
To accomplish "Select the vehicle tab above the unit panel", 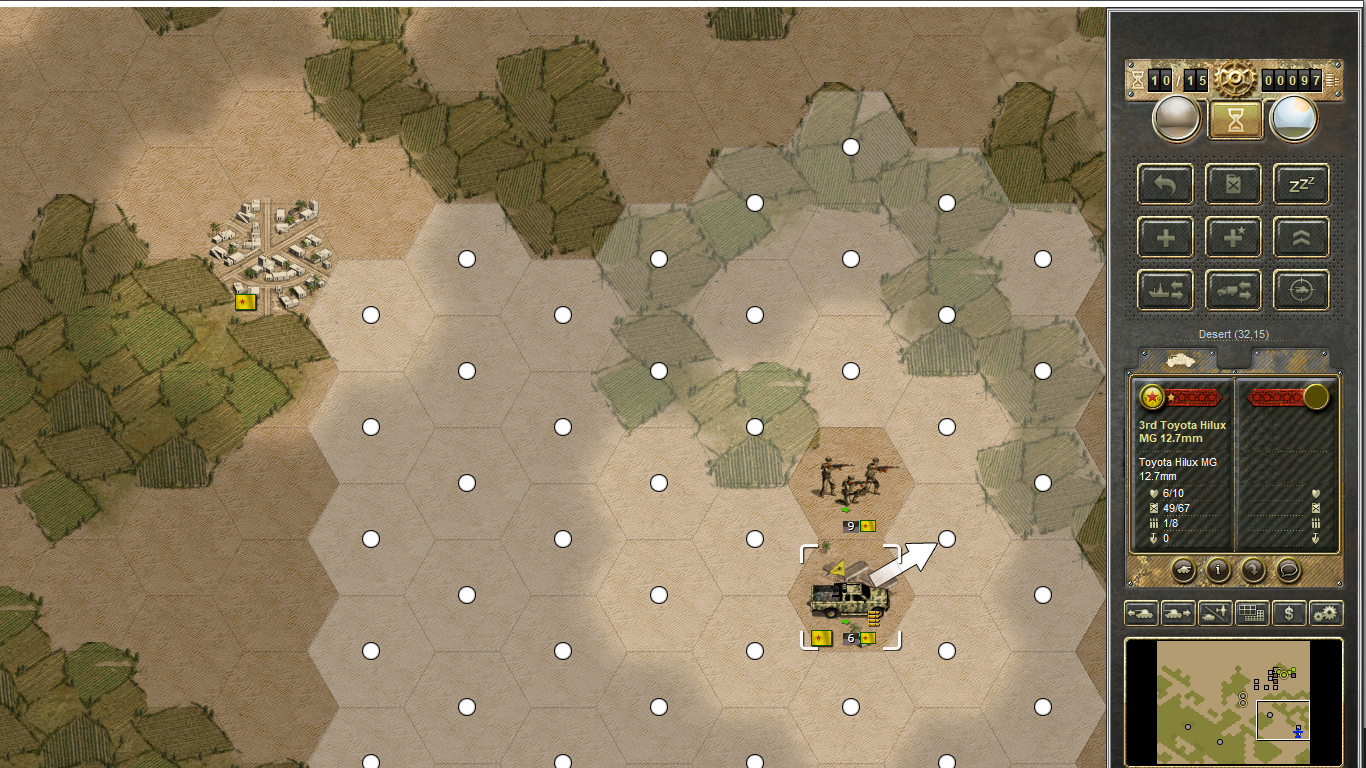I will (x=1177, y=359).
